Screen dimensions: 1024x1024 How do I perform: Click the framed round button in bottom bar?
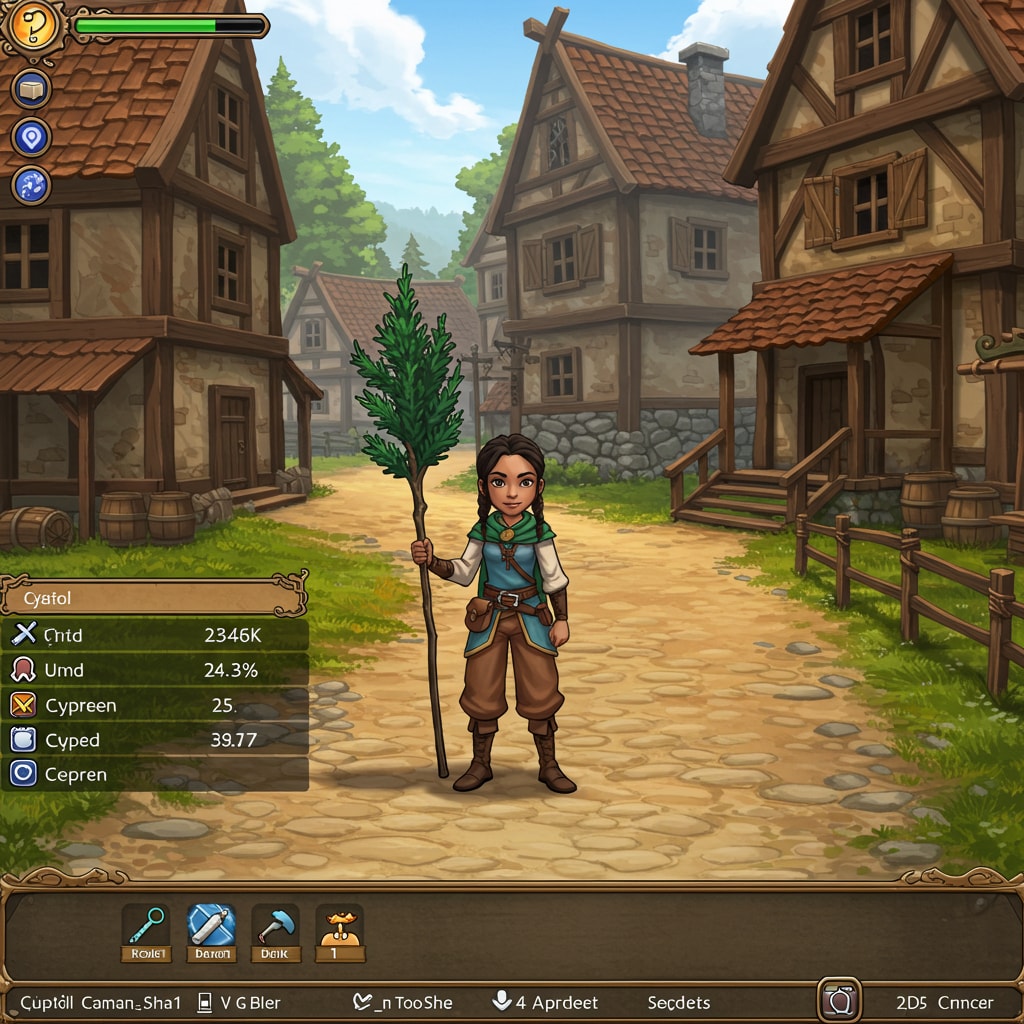tap(839, 1000)
